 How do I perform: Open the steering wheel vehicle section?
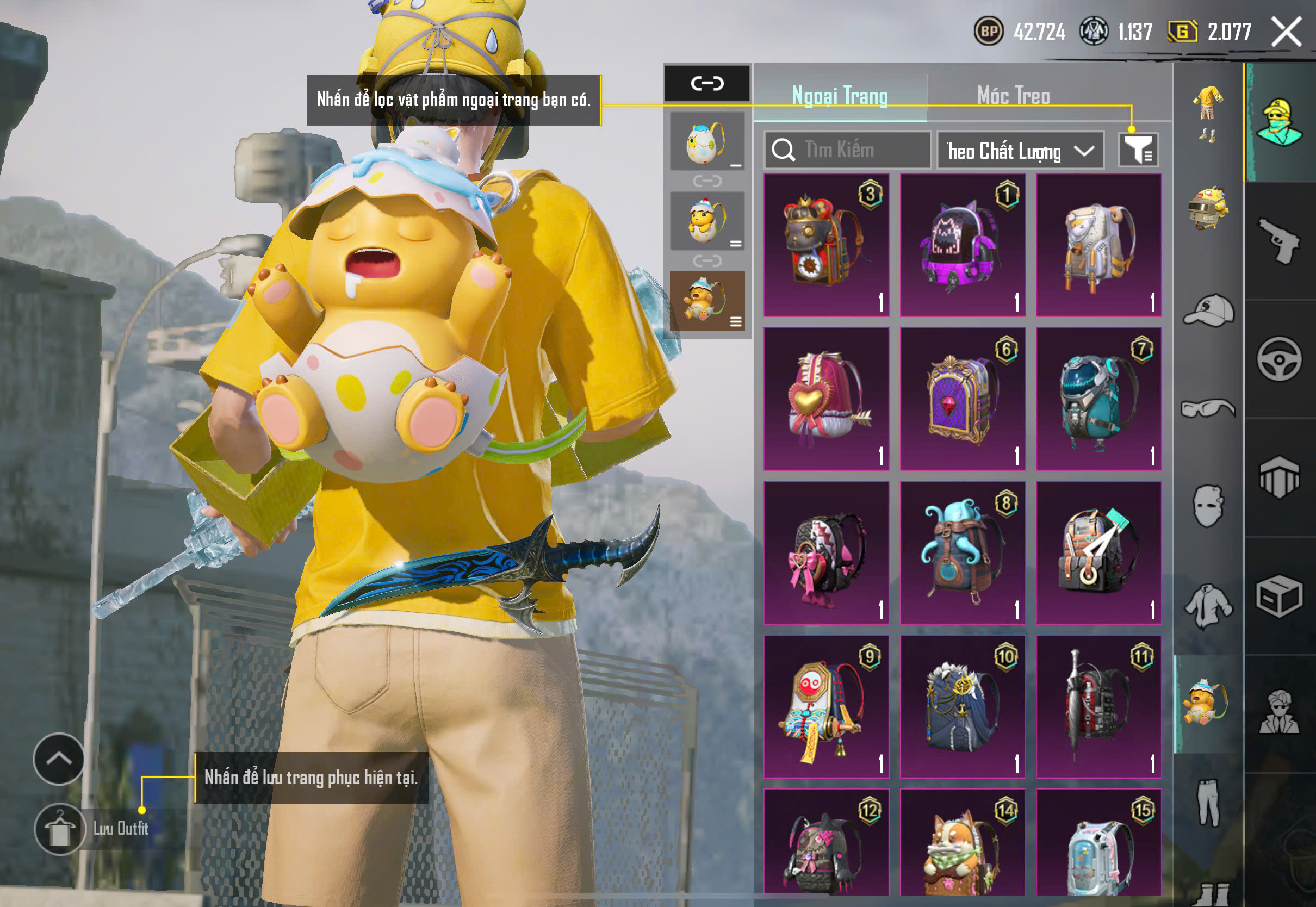[x=1280, y=359]
